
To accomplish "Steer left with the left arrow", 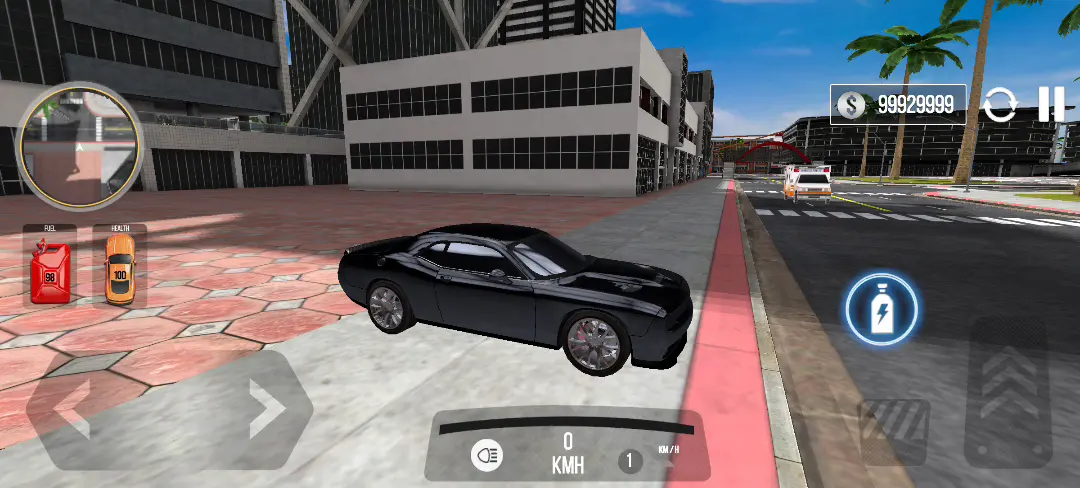I will [72, 409].
